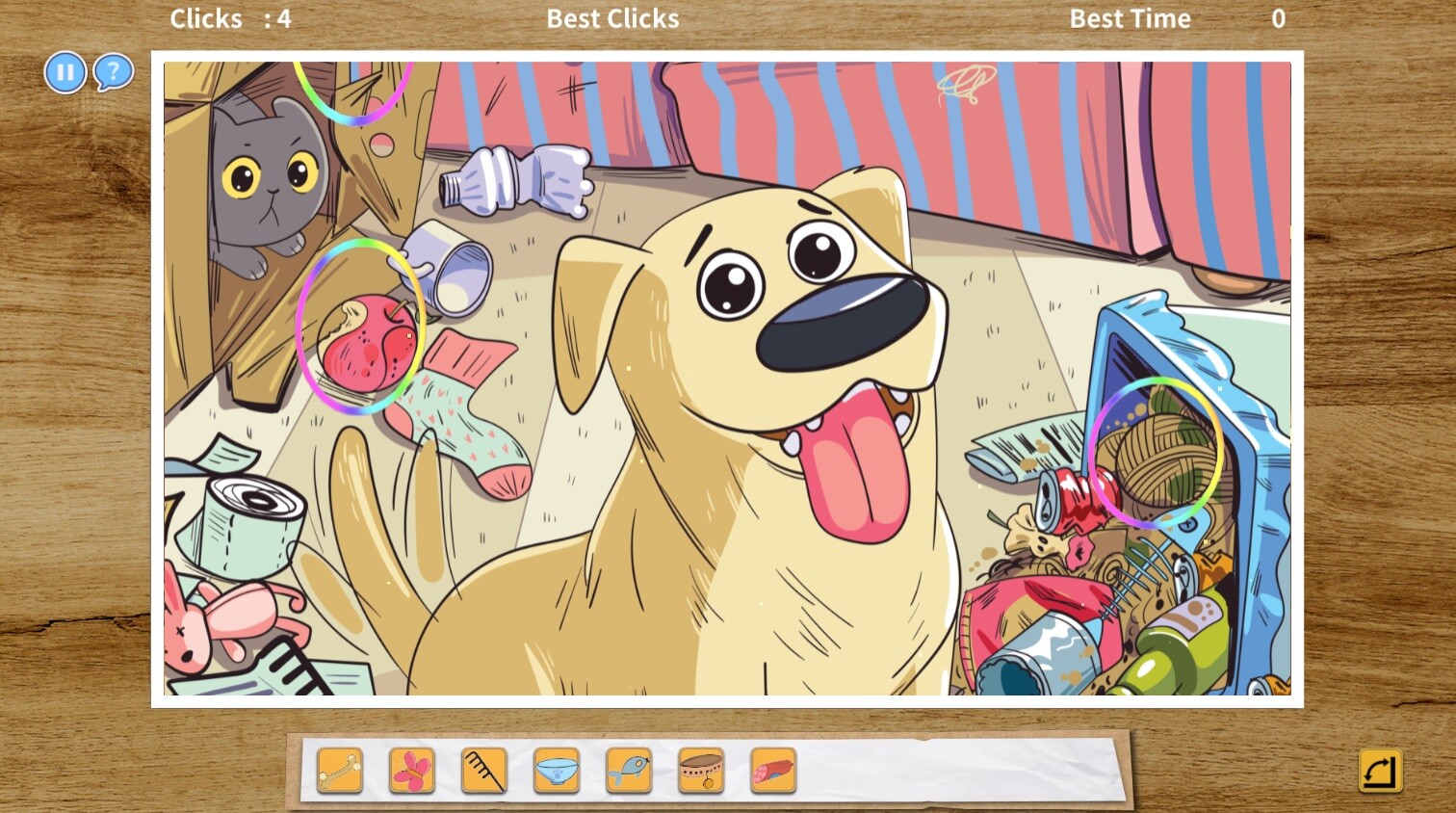Click the orange restart arrow icon
This screenshot has height=813, width=1456.
point(1380,771)
